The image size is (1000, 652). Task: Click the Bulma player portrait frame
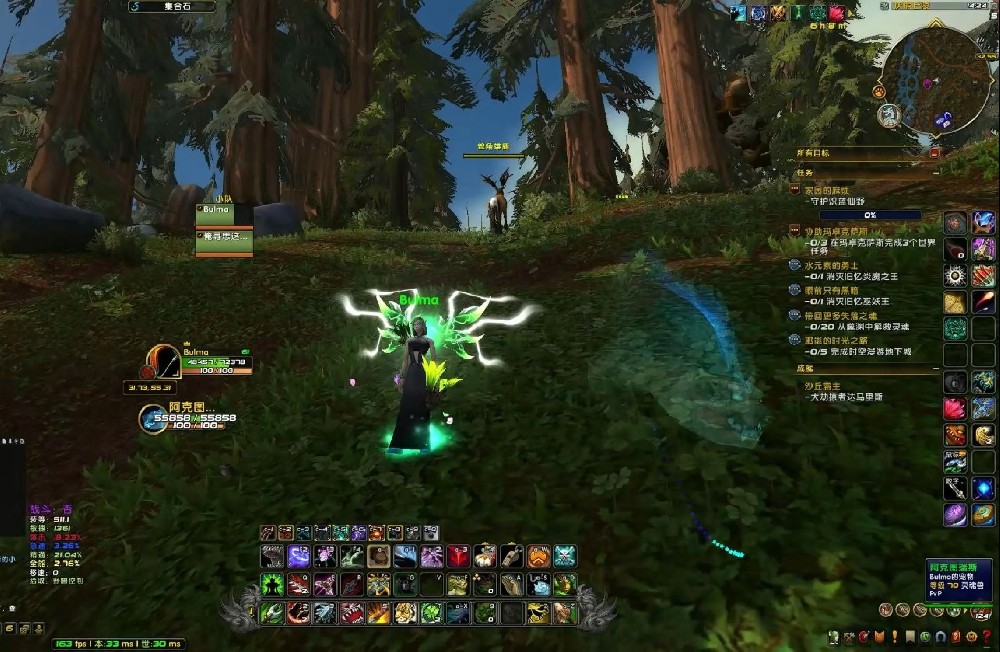[x=162, y=360]
